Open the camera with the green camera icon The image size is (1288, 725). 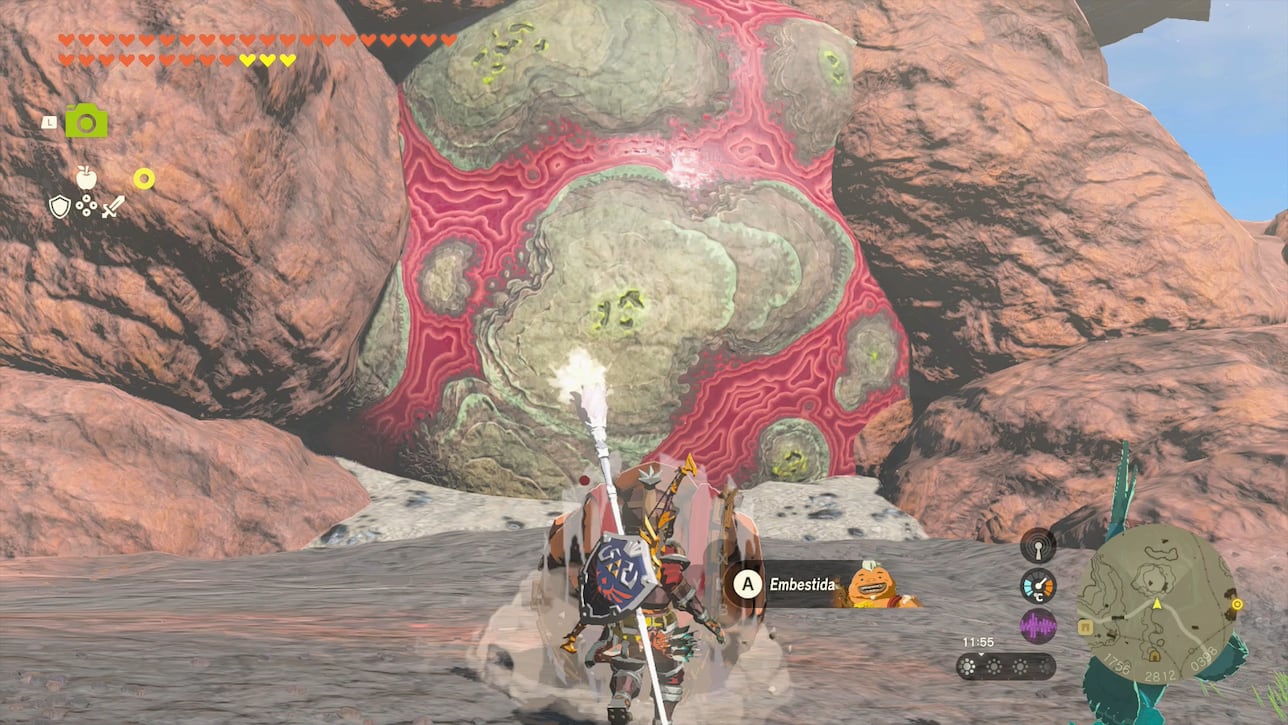coord(85,122)
